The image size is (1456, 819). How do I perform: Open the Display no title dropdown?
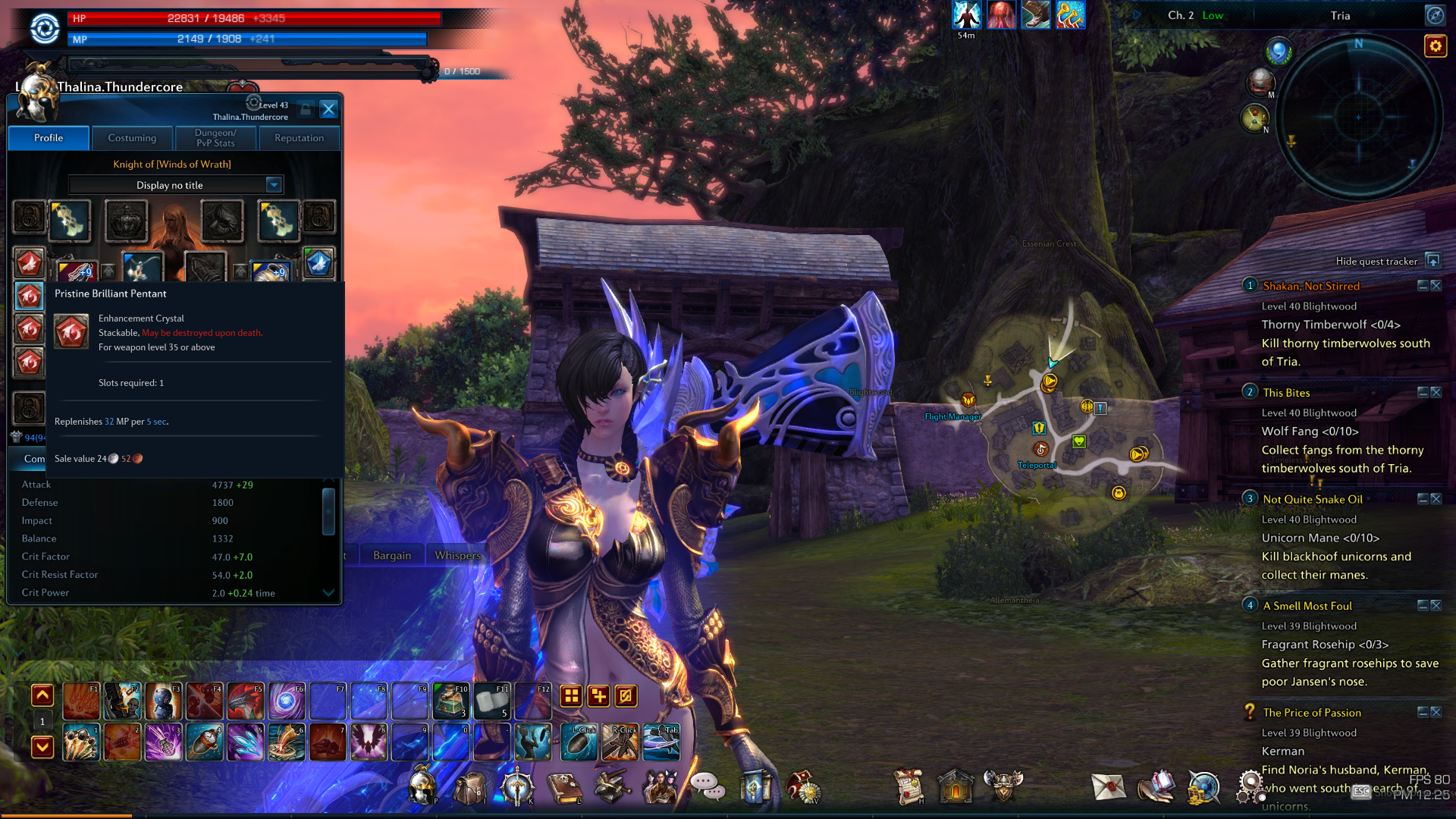point(274,185)
